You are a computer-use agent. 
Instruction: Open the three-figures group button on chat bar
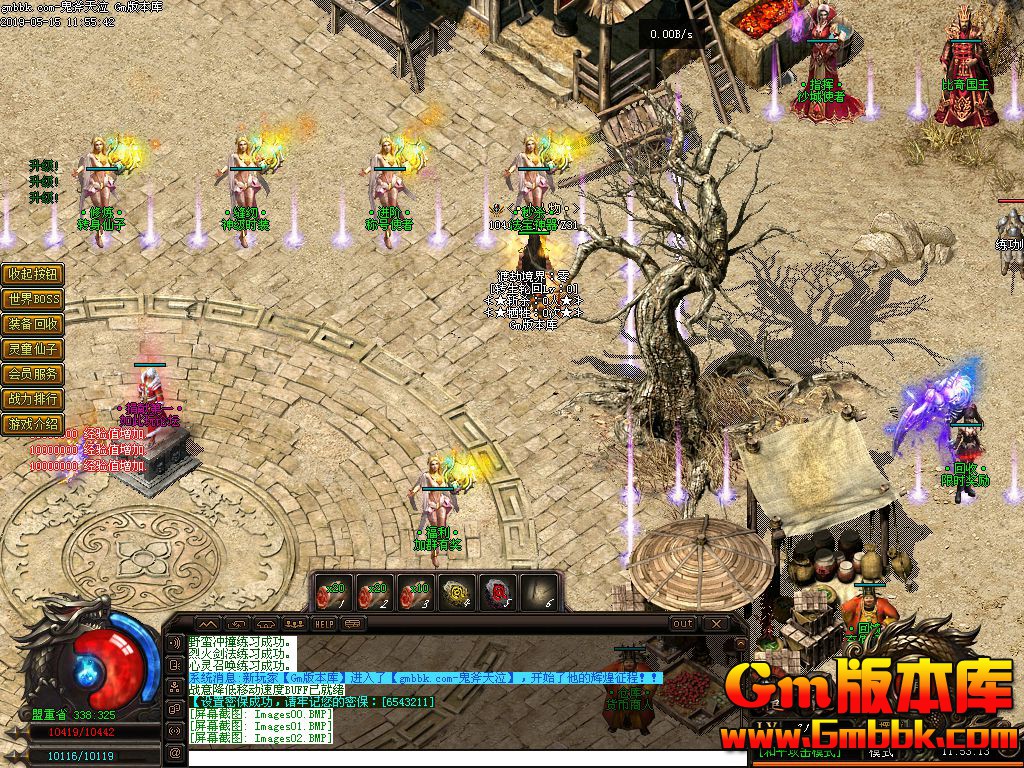(x=296, y=623)
